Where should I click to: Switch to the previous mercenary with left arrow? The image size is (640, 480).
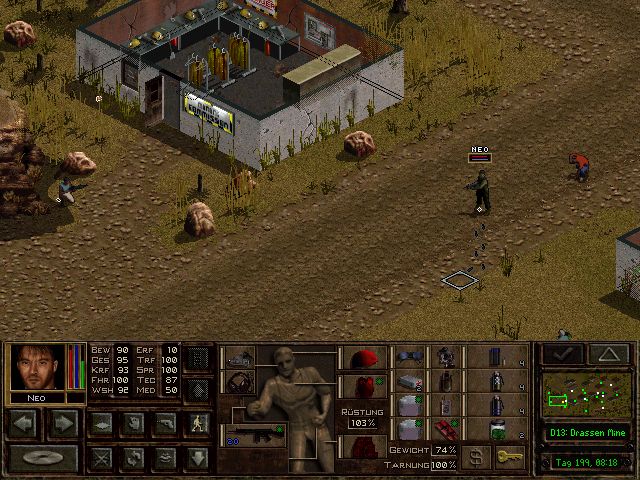[25, 423]
